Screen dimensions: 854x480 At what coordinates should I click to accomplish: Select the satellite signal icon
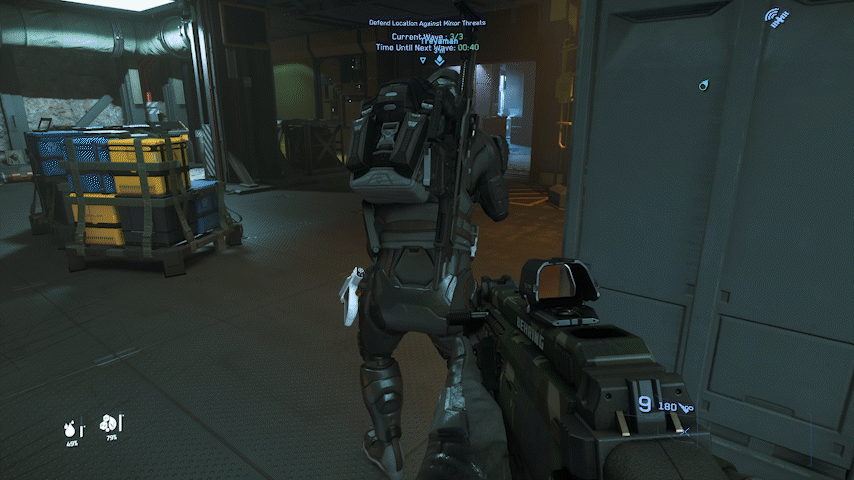tap(772, 17)
